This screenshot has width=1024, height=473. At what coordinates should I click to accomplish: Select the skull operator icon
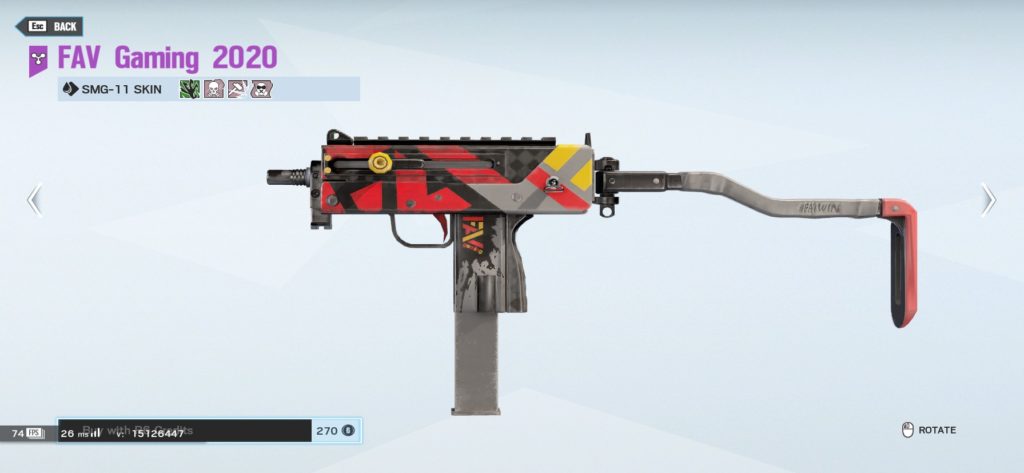click(x=213, y=89)
